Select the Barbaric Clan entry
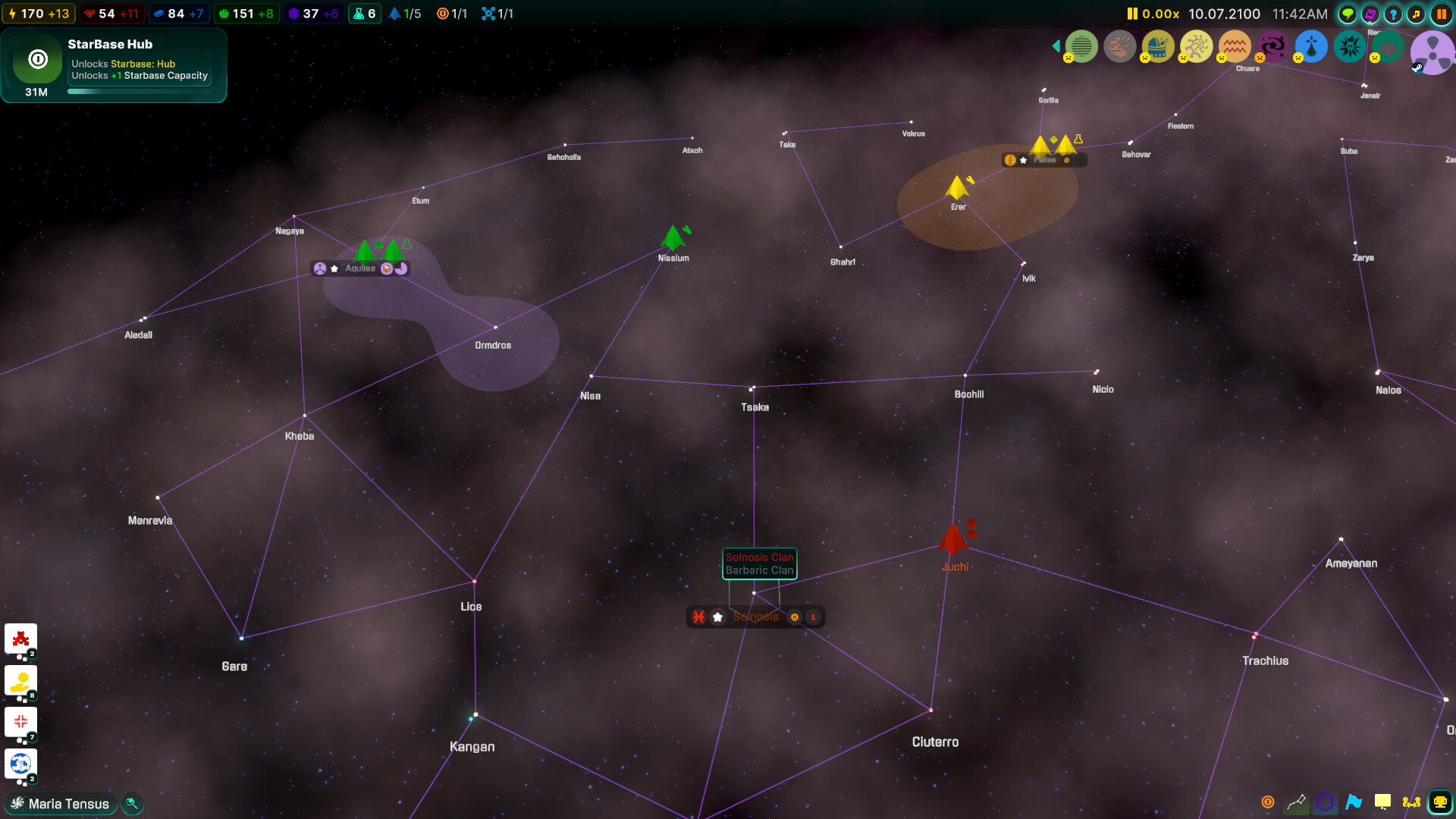 click(759, 570)
